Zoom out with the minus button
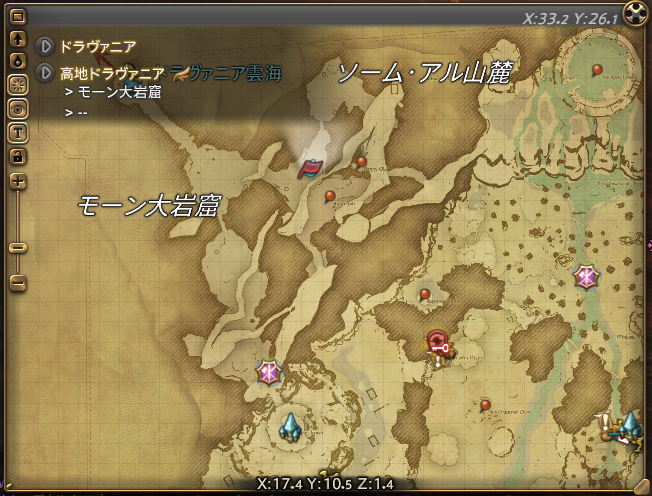The image size is (652, 496). coord(18,283)
